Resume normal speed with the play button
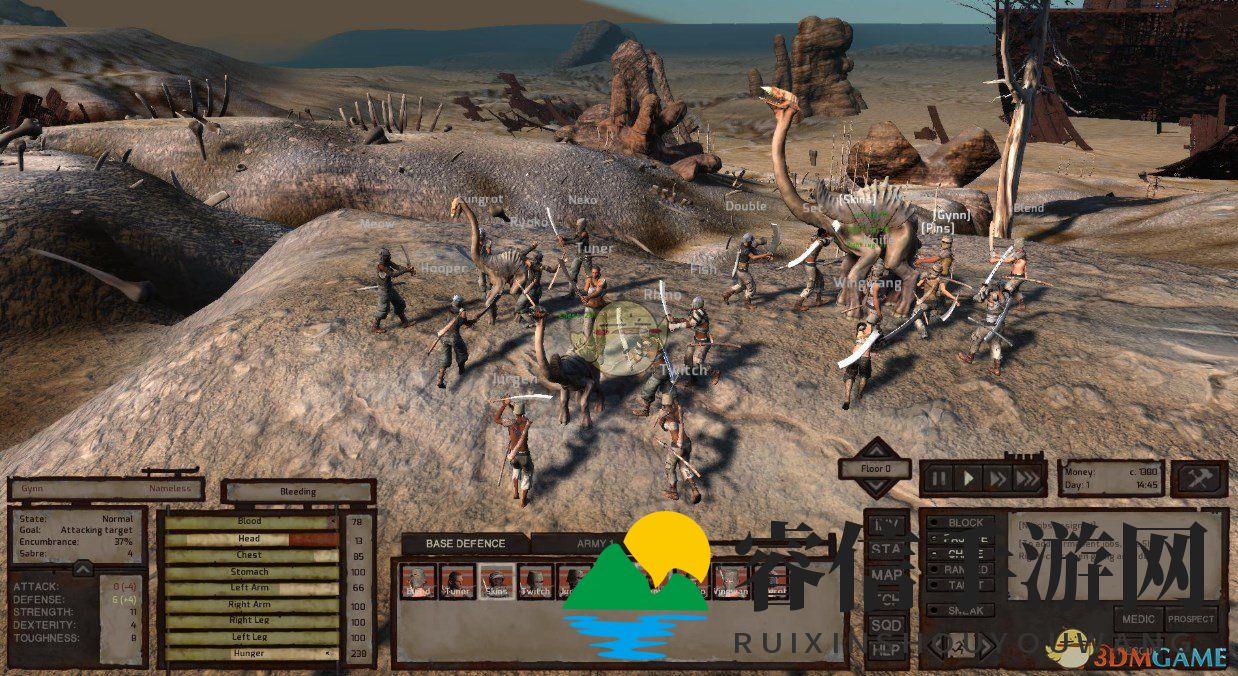The width and height of the screenshot is (1238, 676). point(968,478)
